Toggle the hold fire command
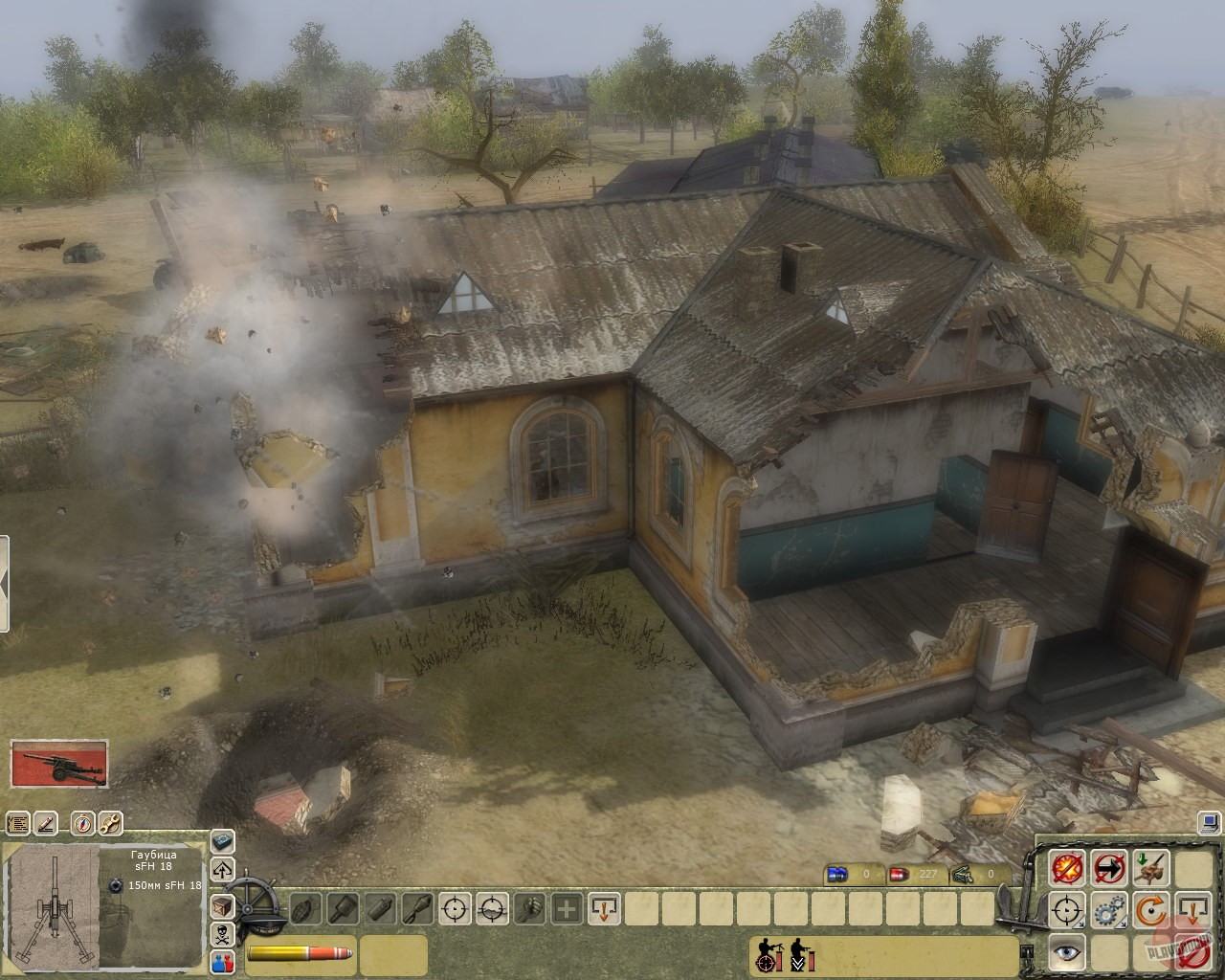This screenshot has height=980, width=1225. click(1067, 868)
